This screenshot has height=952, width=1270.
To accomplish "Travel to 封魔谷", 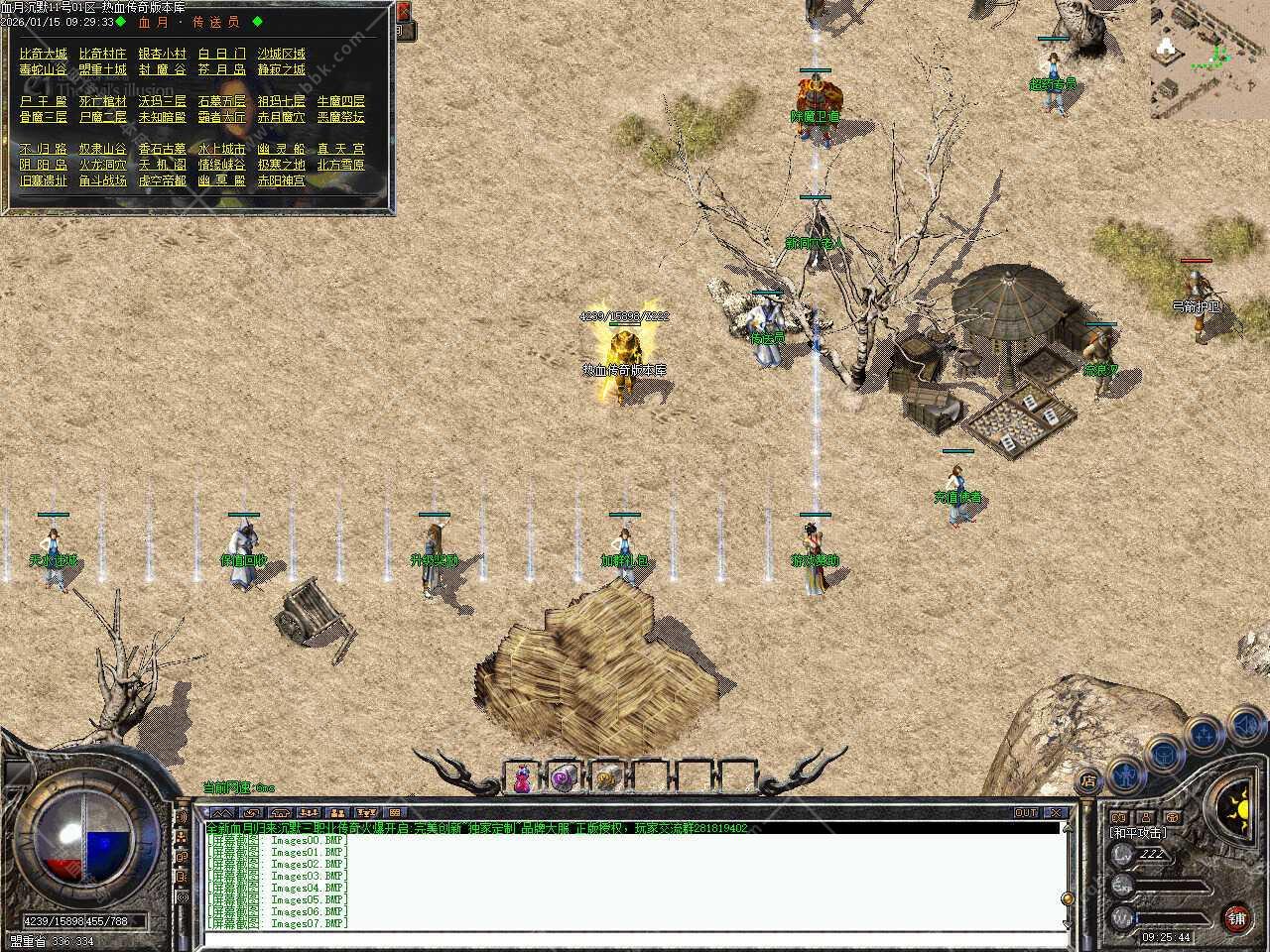I will click(x=162, y=69).
